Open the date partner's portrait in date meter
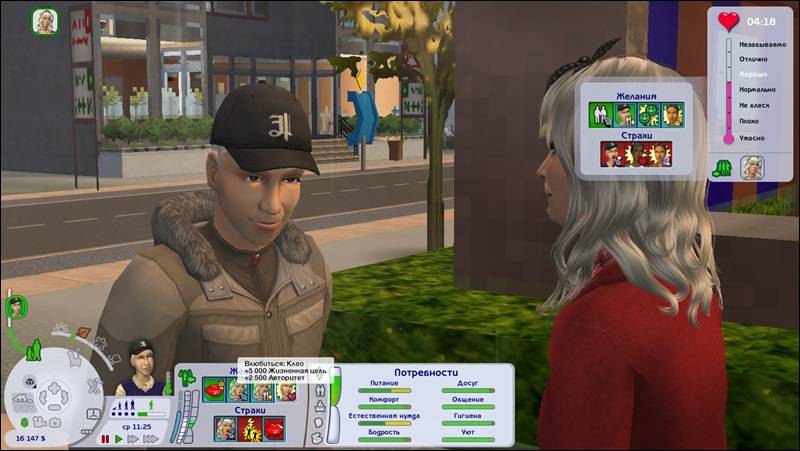The width and height of the screenshot is (800, 451). [752, 167]
